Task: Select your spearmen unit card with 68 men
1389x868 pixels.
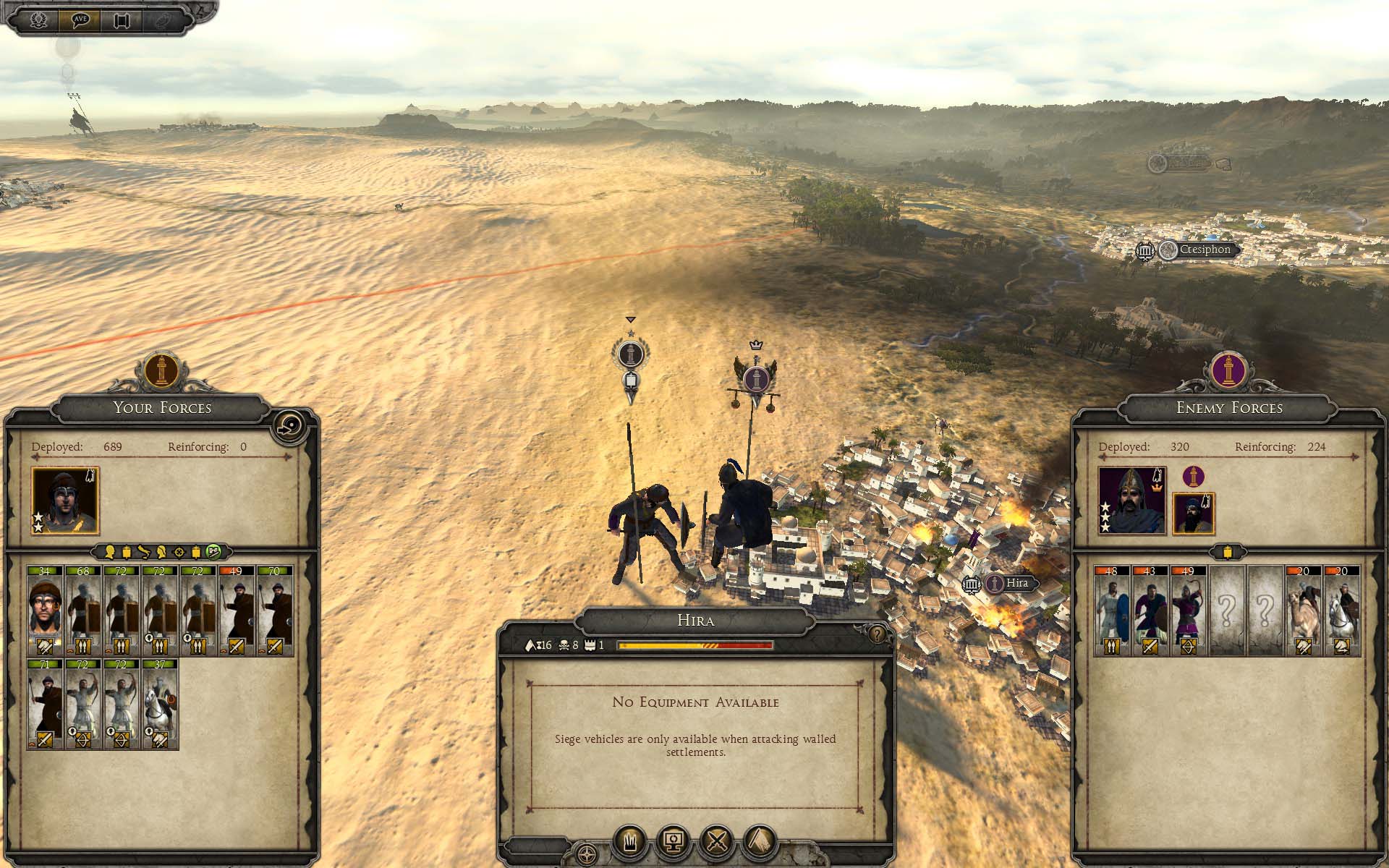Action: pos(83,610)
